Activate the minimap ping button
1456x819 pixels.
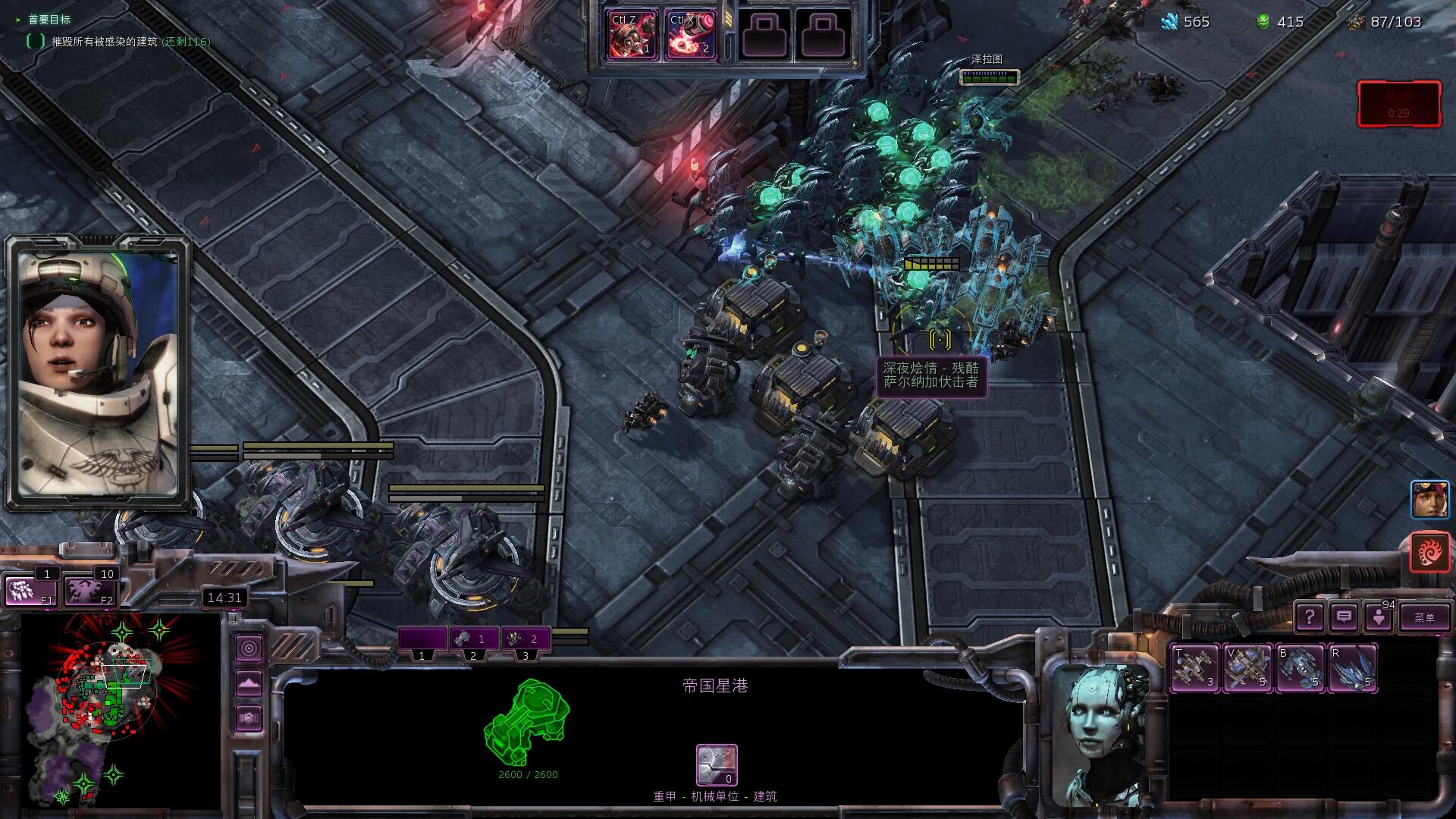249,648
